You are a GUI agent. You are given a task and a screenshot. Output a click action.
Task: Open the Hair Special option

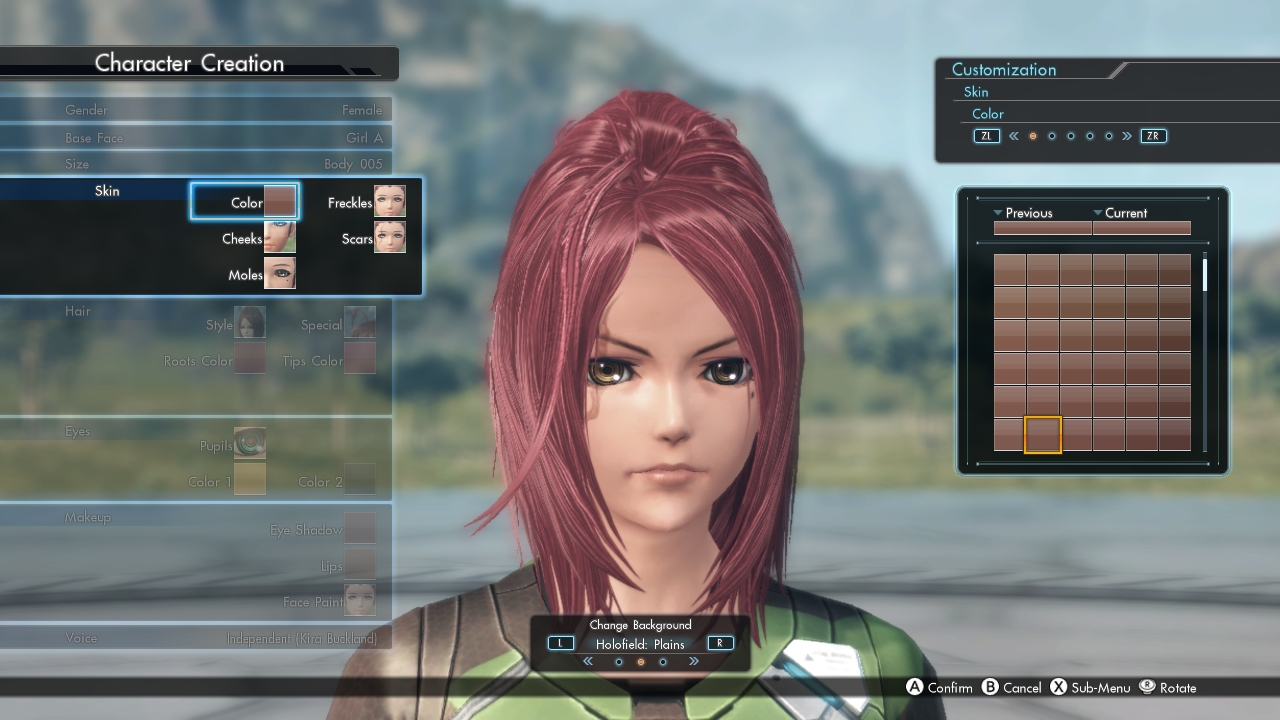pyautogui.click(x=359, y=323)
